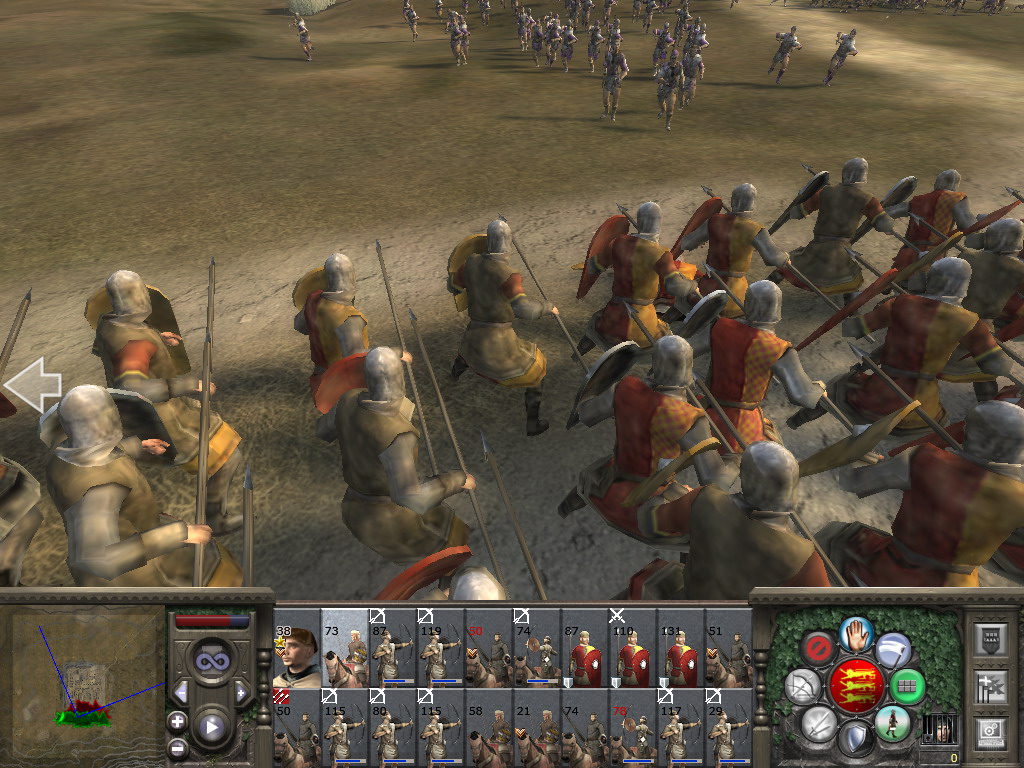This screenshot has width=1024, height=768.
Task: Increase game speed with the right arrow
Action: click(241, 692)
